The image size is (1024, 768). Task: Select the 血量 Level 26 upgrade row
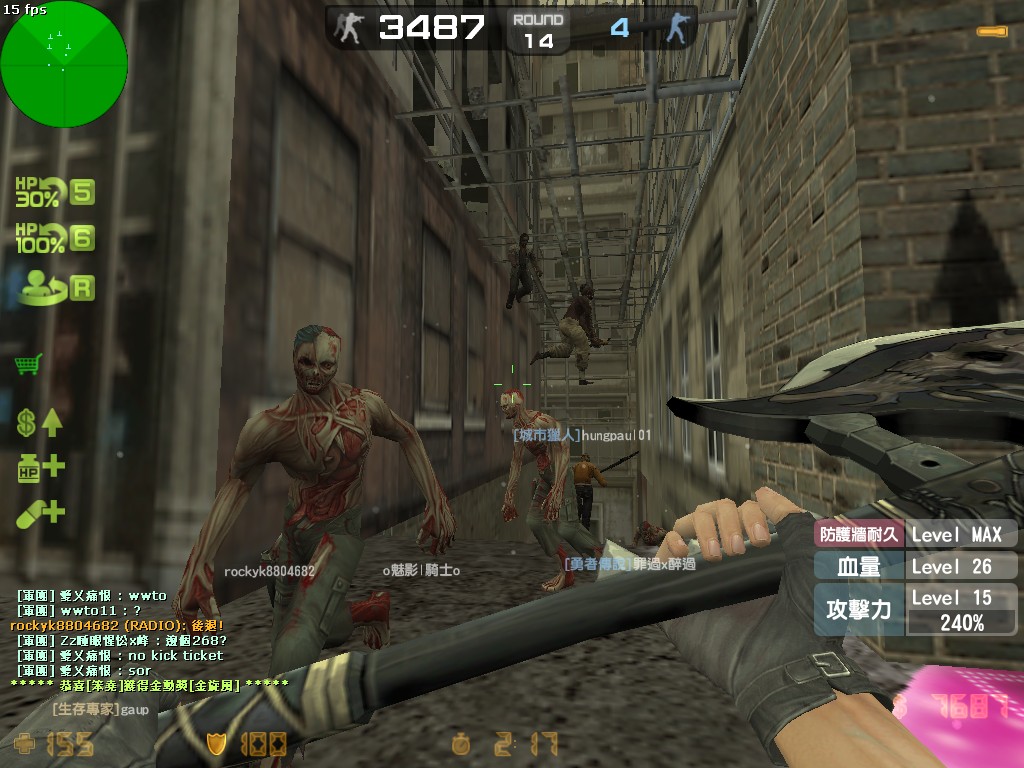coord(915,566)
